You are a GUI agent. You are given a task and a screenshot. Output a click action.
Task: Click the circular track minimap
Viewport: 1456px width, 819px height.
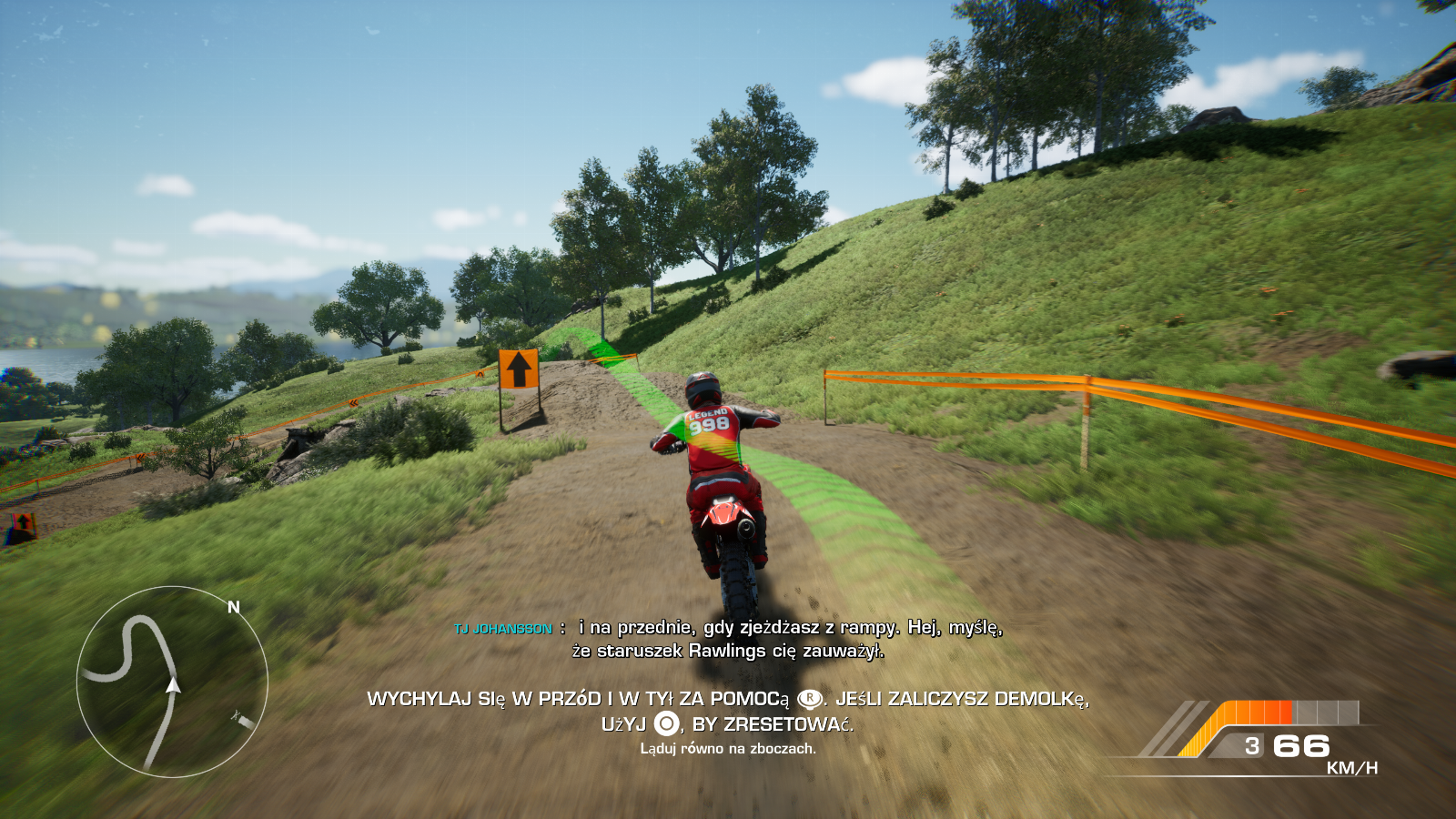(172, 682)
